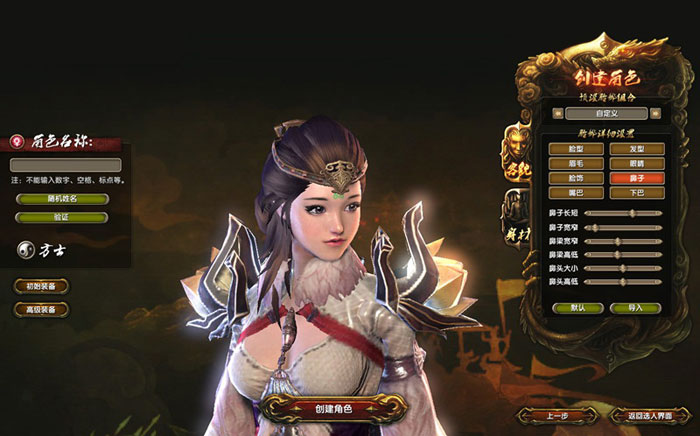Screen dimensions: 700x436
Task: Click the character name input field
Action: (66, 165)
